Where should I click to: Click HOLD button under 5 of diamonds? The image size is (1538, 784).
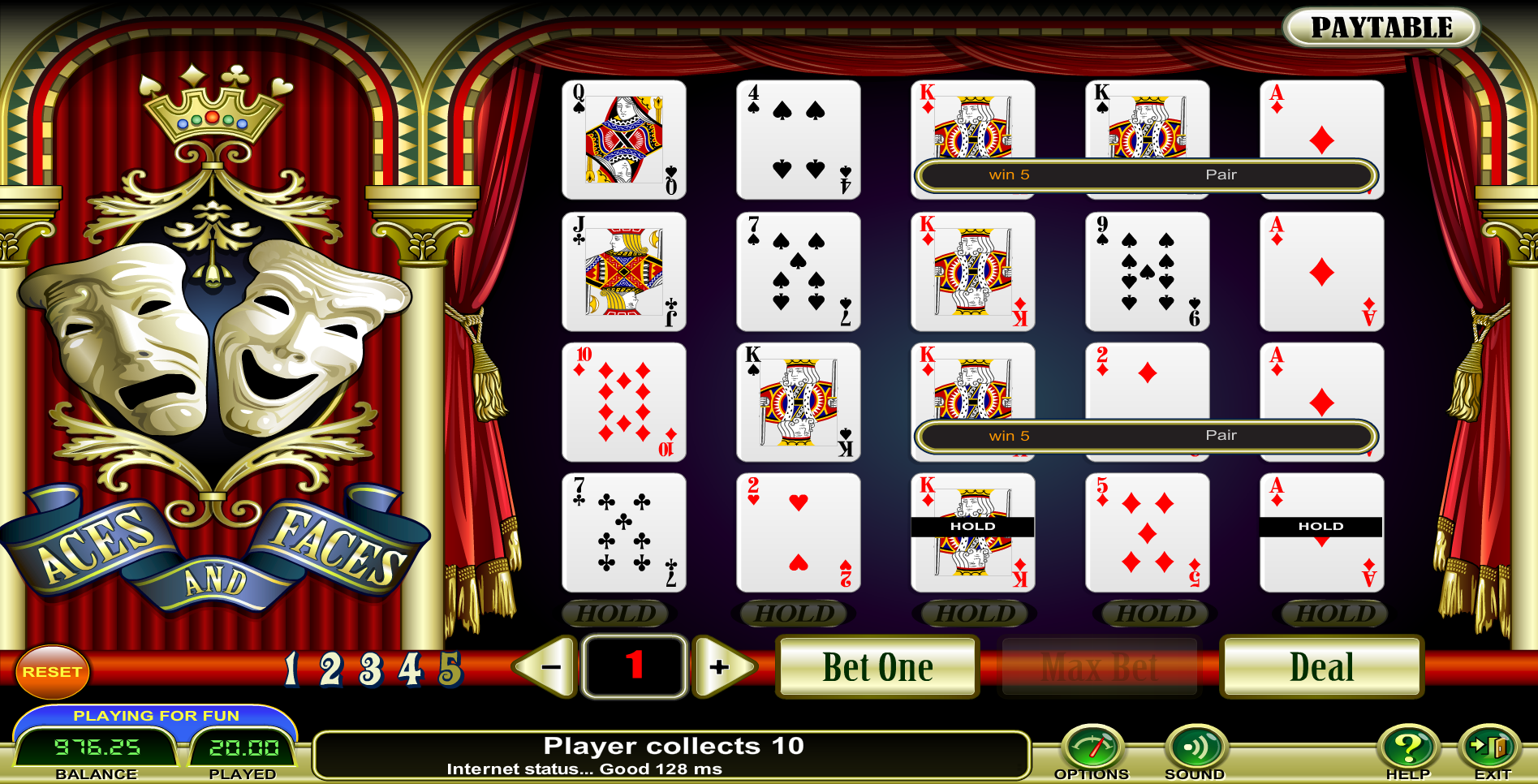pyautogui.click(x=1156, y=614)
